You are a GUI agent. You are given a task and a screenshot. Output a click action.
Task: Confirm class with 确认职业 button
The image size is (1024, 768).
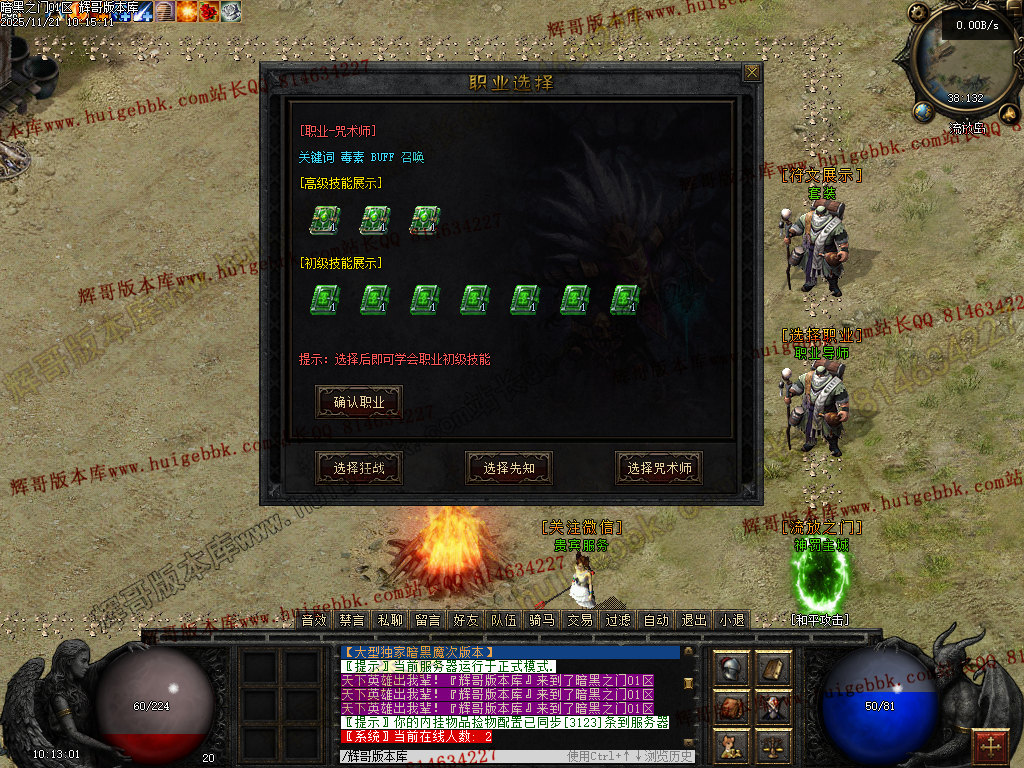[x=359, y=402]
